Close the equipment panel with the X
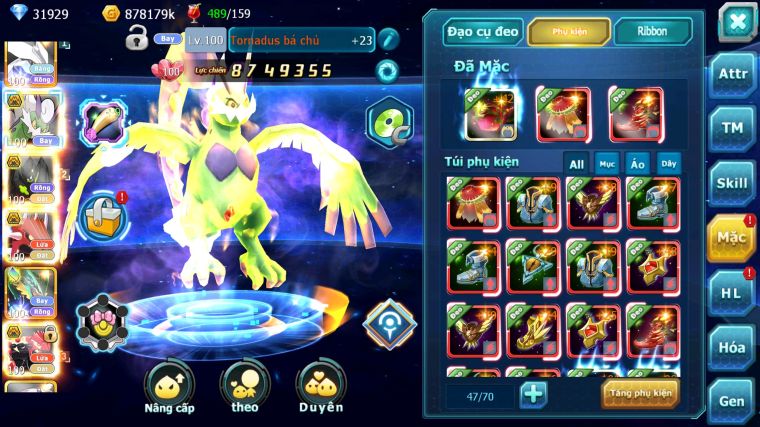This screenshot has width=760, height=427. 737,21
